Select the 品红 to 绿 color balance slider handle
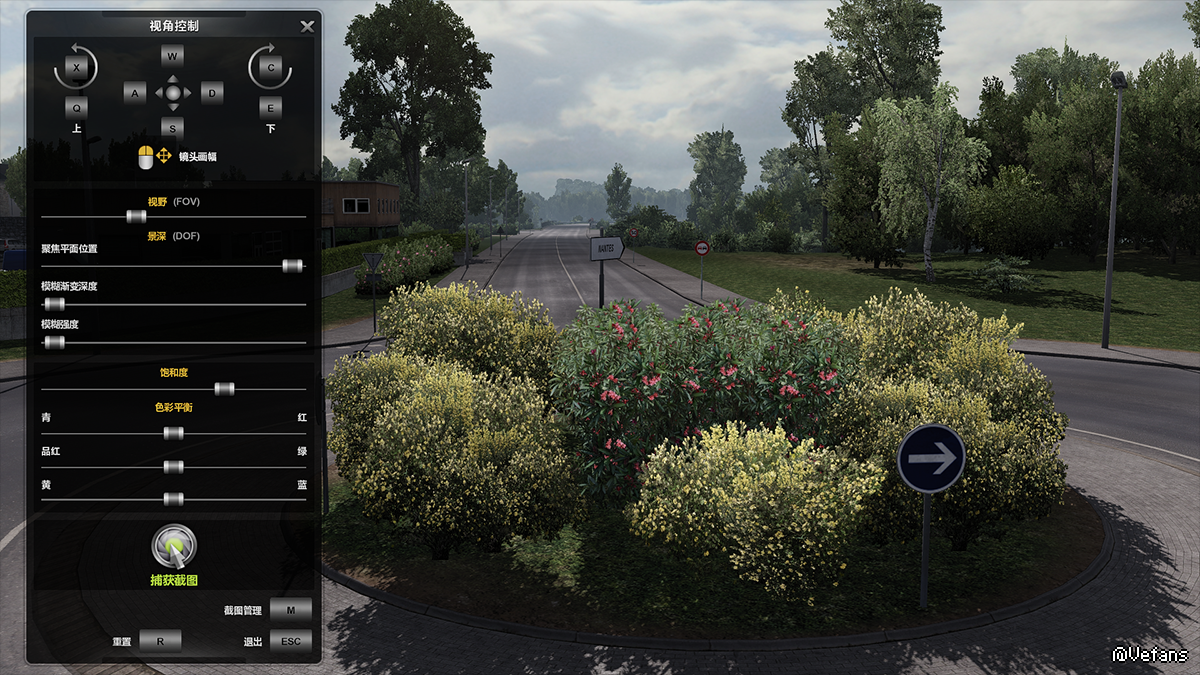This screenshot has width=1200, height=675. tap(173, 467)
